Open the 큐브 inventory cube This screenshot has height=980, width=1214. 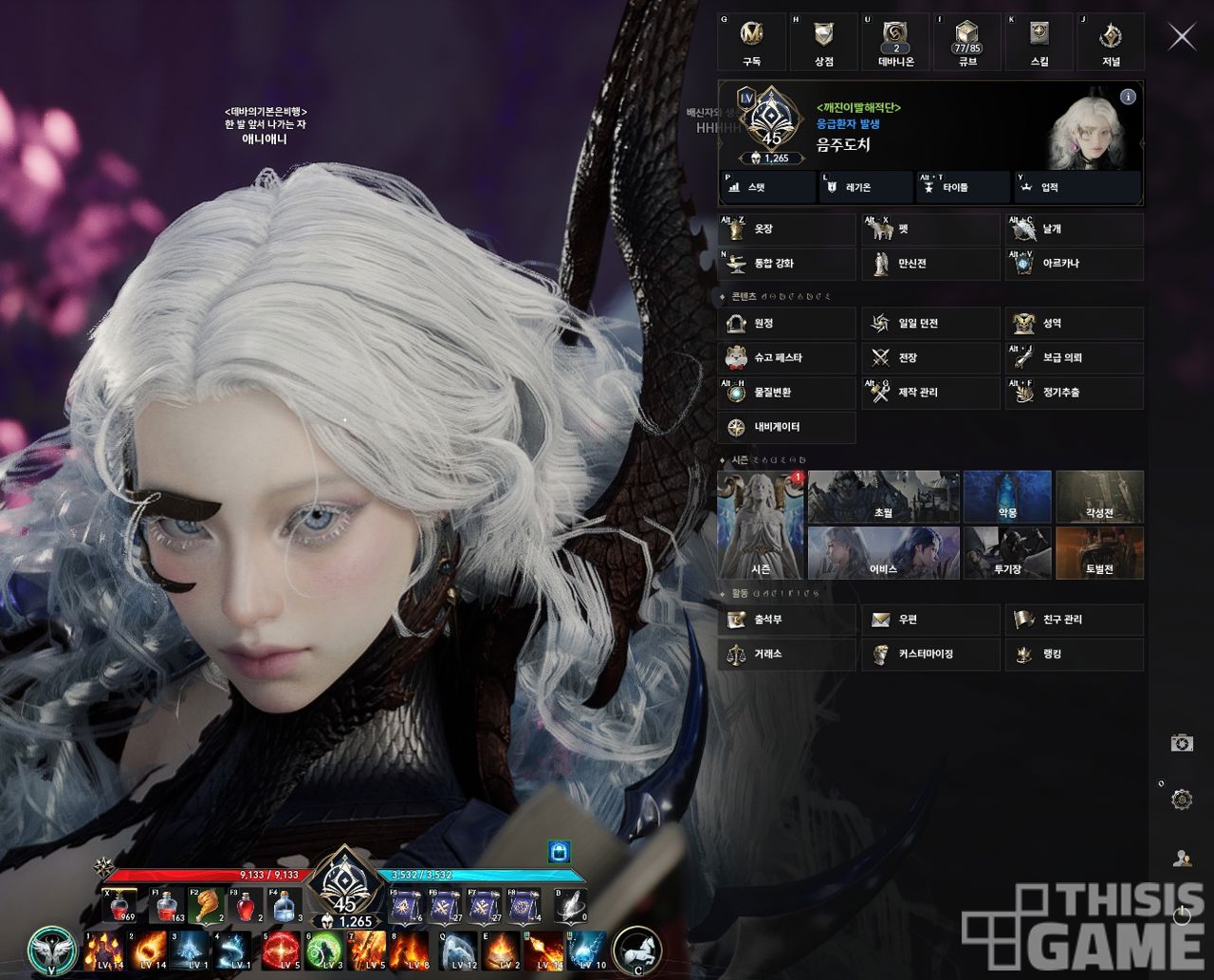point(966,43)
